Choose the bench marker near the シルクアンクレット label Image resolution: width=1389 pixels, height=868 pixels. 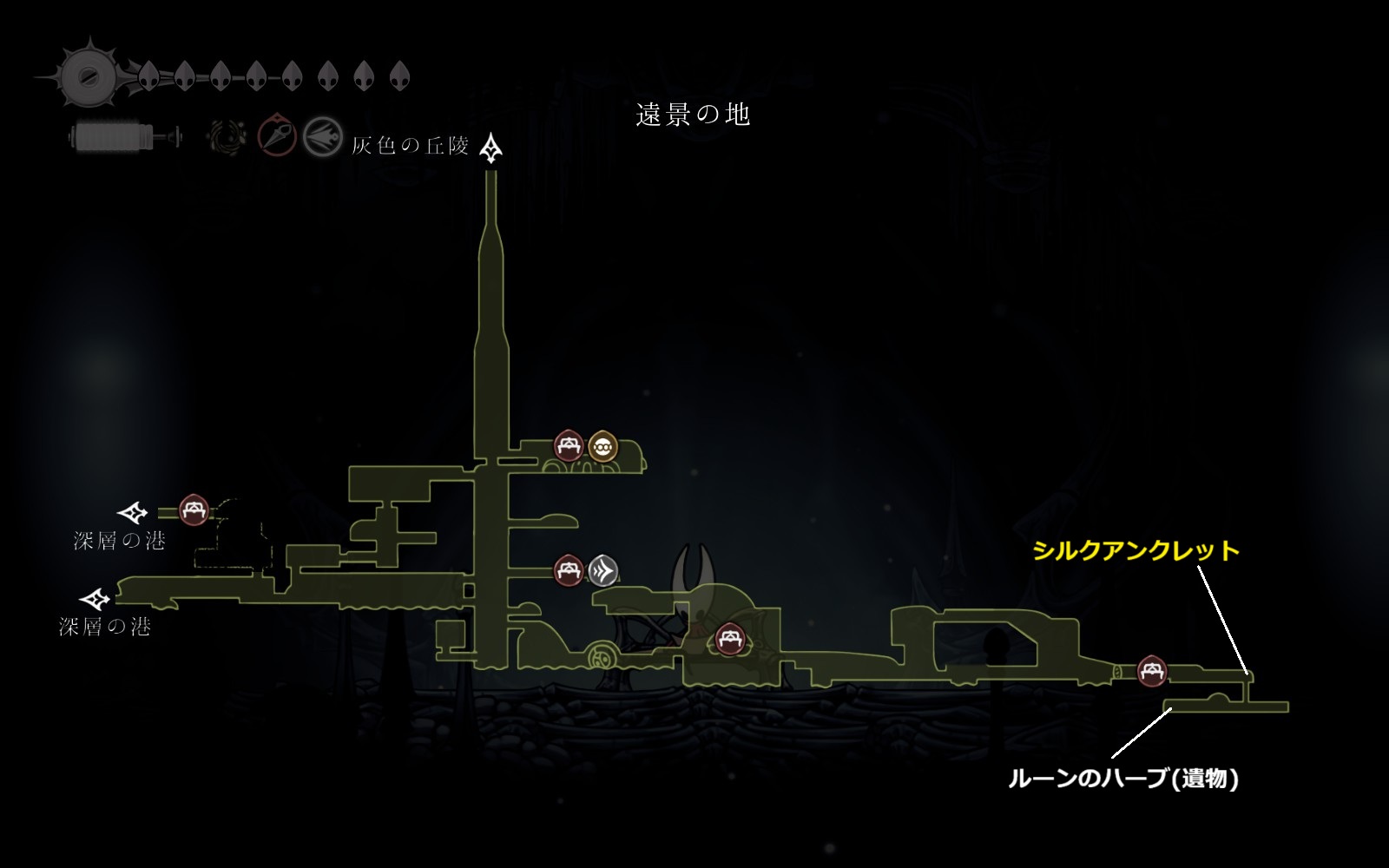1152,670
